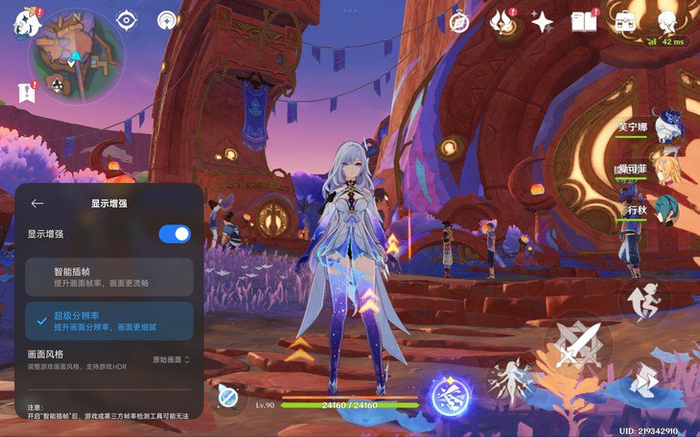Open the 画面风格 dropdown showing 原始画面

[x=171, y=358]
